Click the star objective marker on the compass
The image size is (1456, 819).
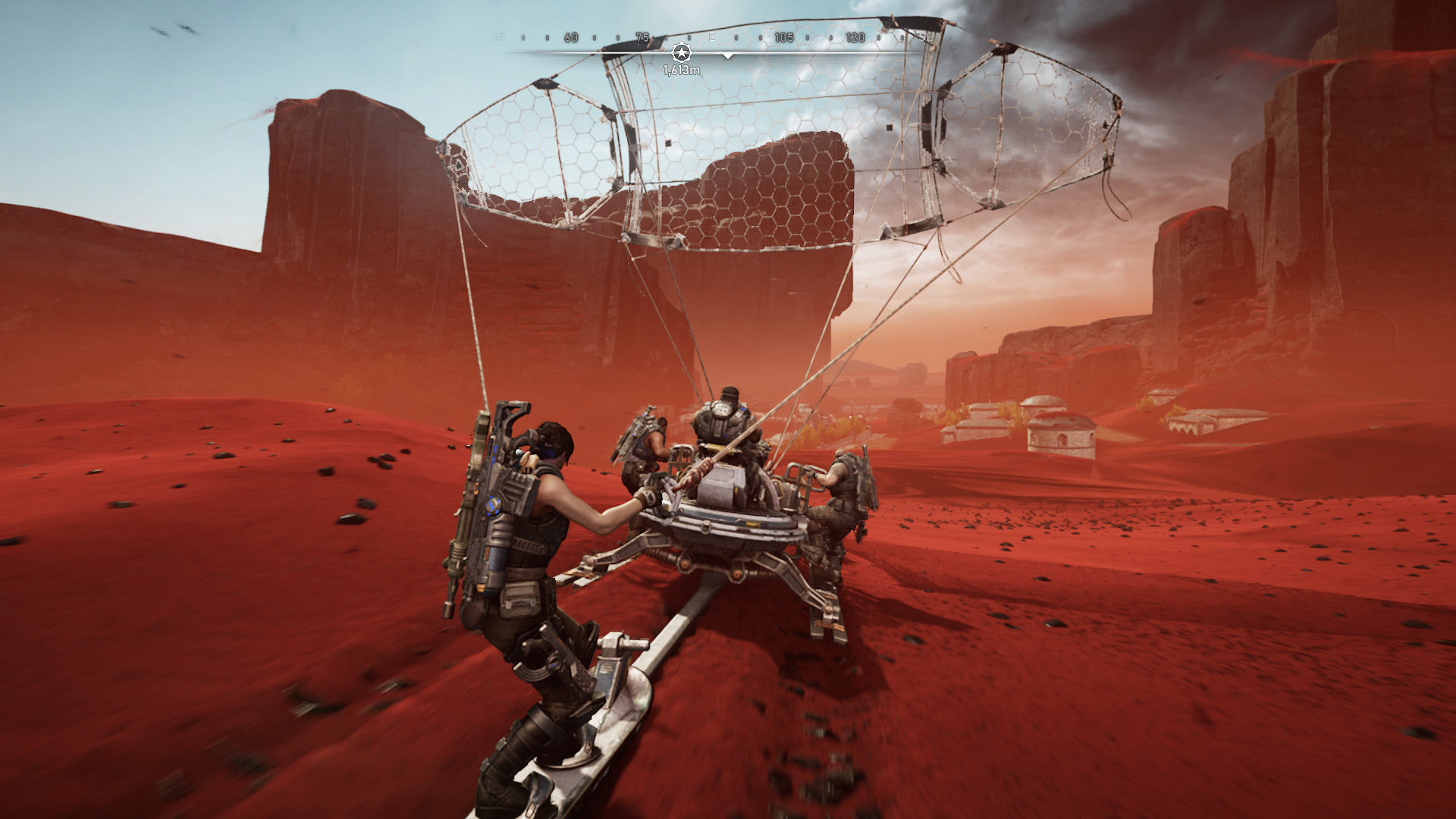682,52
